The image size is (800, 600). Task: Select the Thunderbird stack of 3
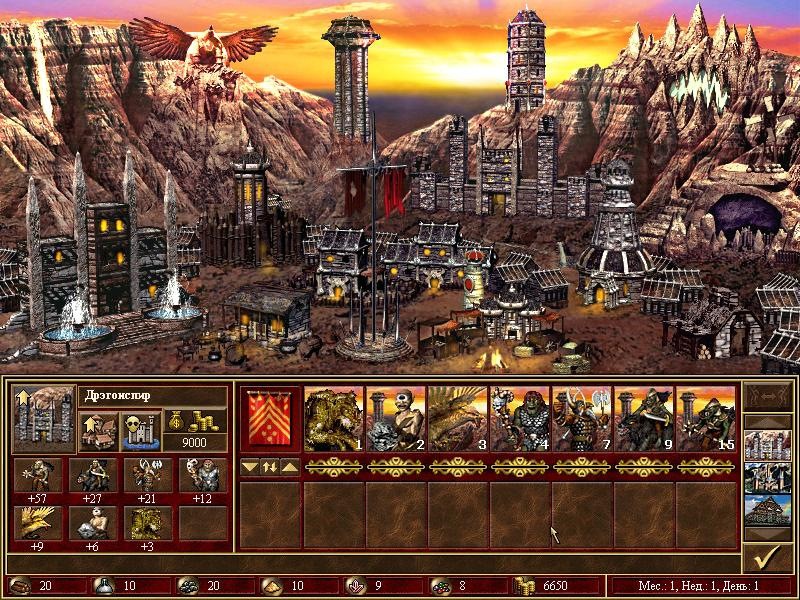click(x=458, y=419)
